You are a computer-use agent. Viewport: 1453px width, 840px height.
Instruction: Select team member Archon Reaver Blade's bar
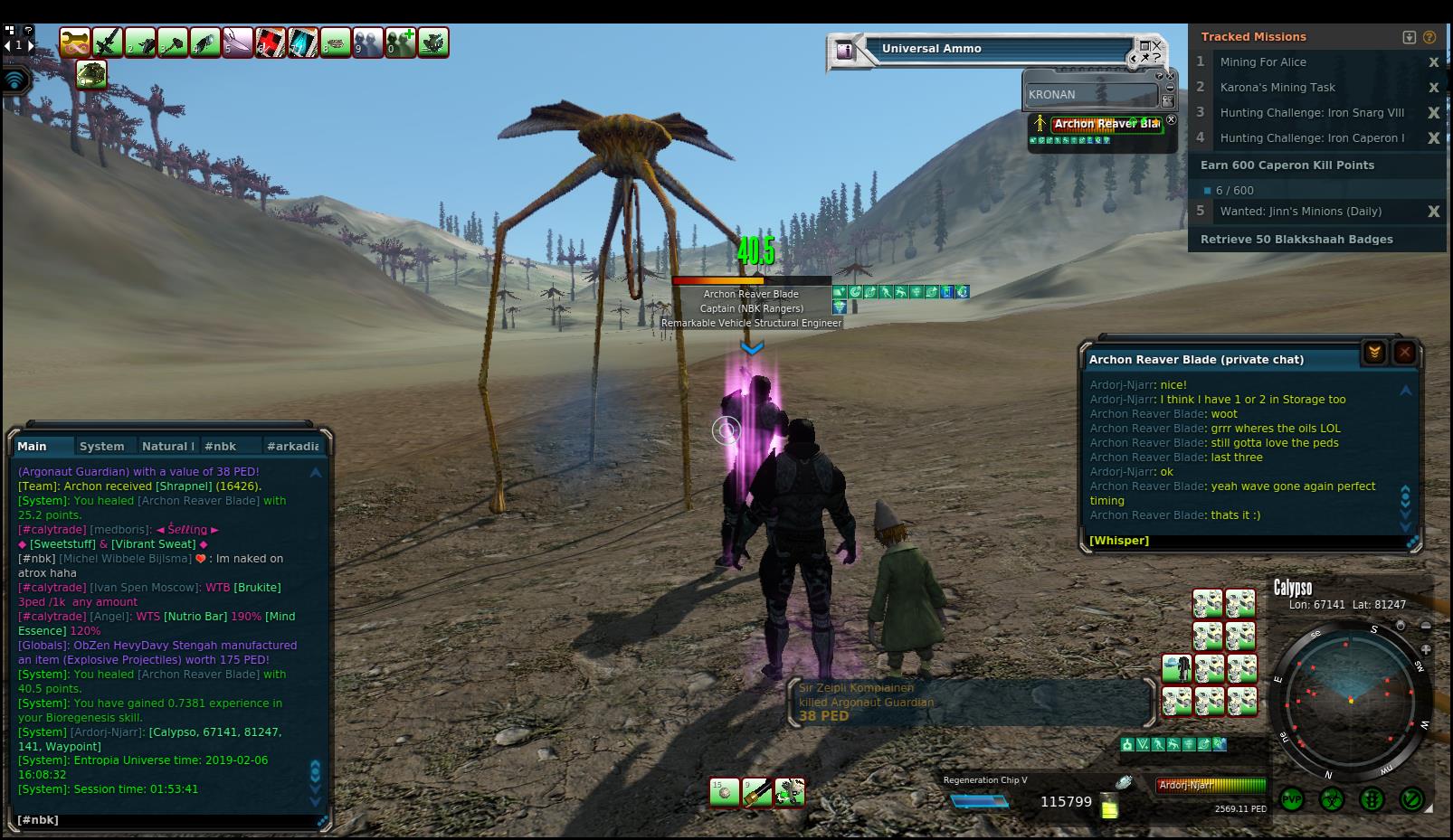[x=1106, y=124]
